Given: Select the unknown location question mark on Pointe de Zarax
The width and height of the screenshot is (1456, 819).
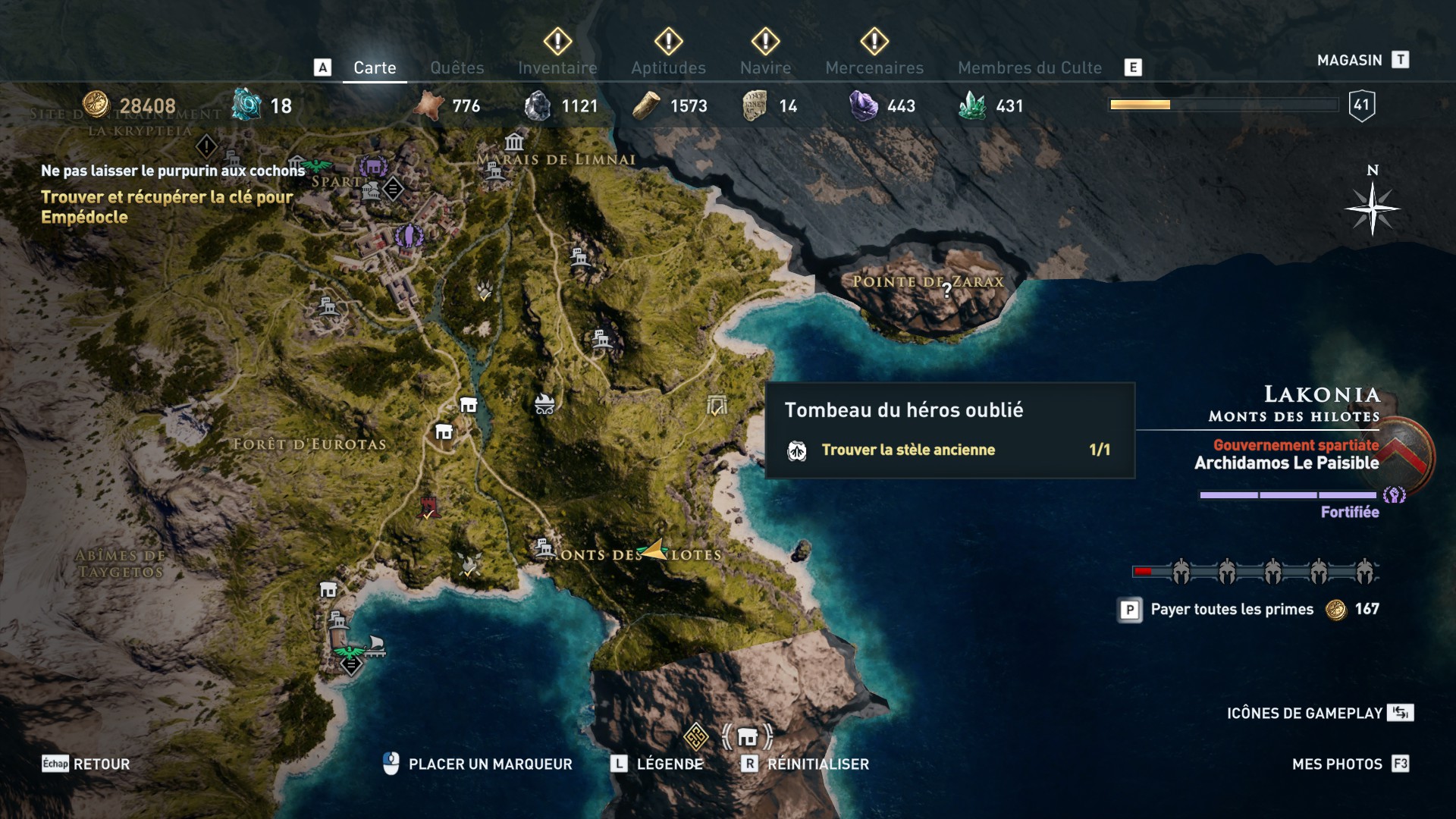Looking at the screenshot, I should 947,290.
